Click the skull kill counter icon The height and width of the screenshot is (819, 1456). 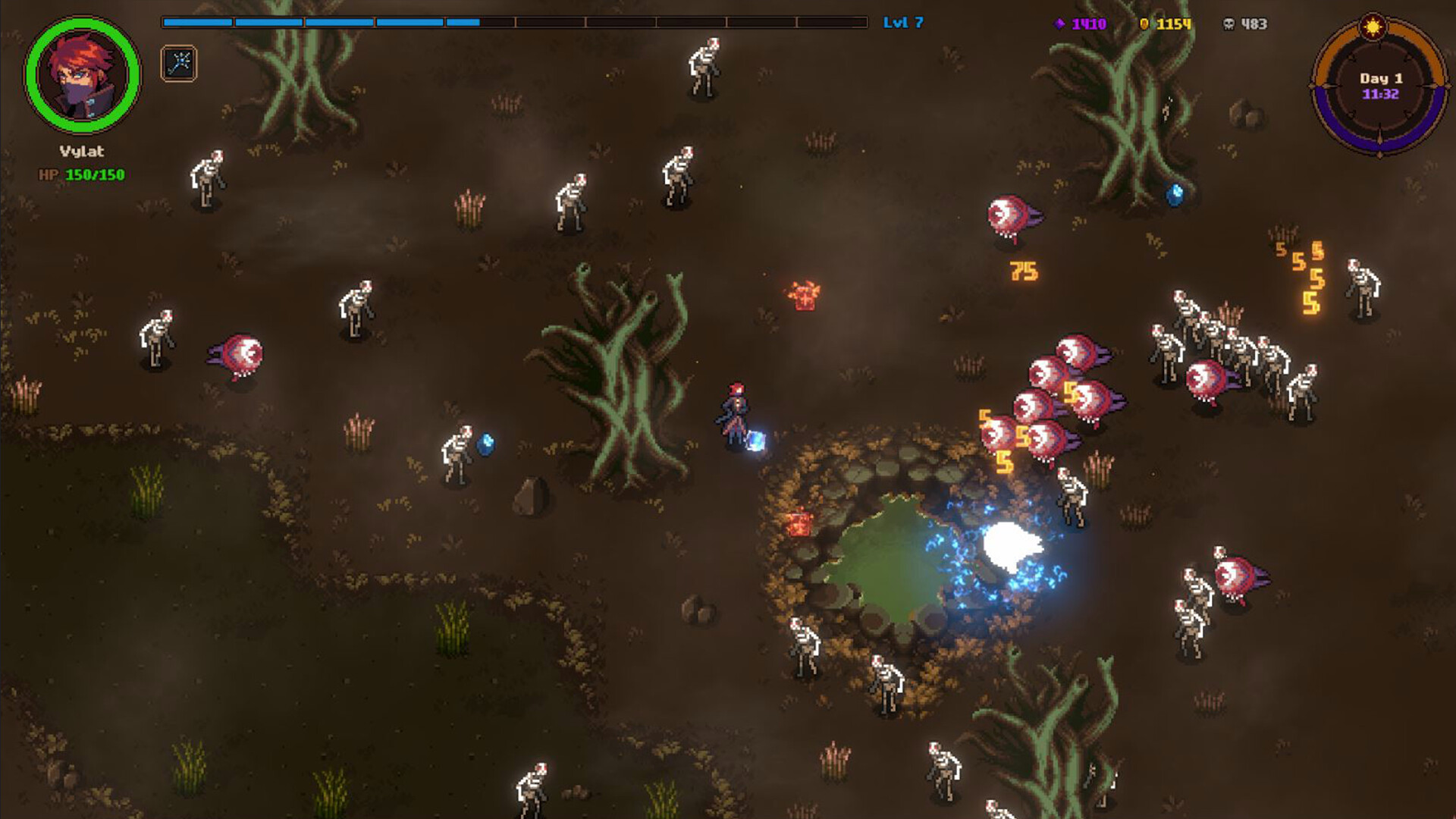(1232, 24)
